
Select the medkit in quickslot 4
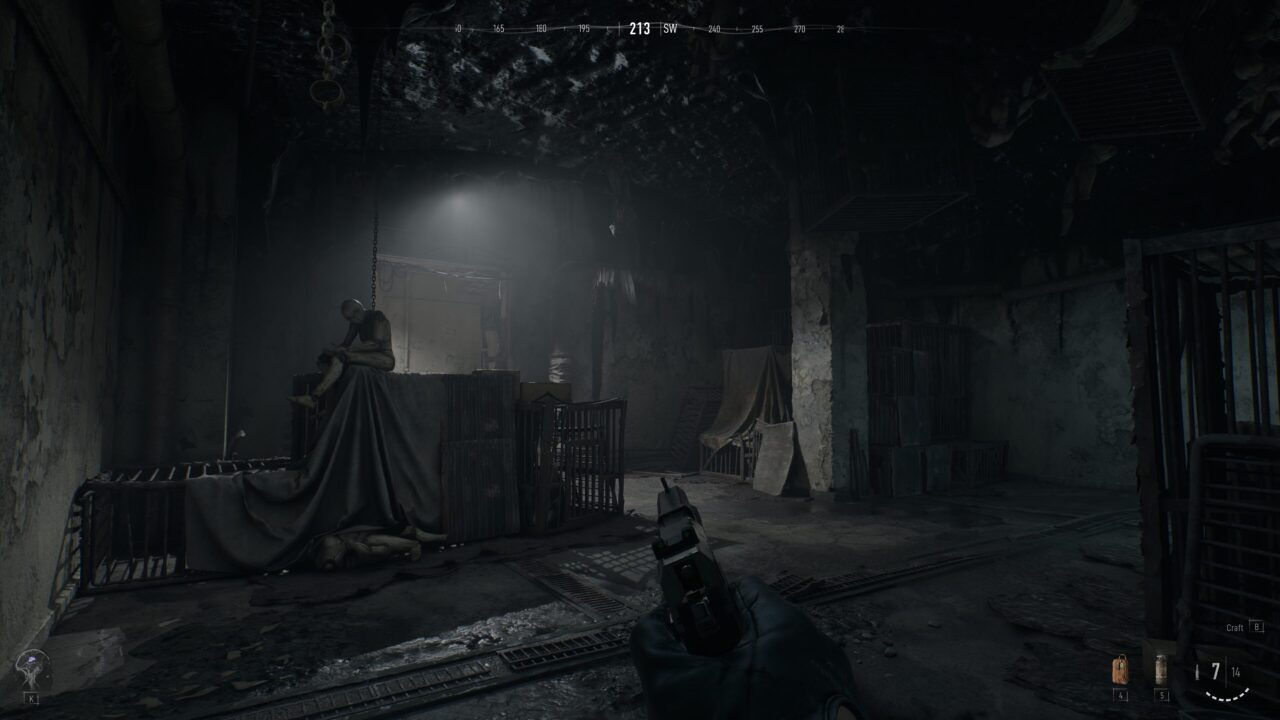point(1121,670)
